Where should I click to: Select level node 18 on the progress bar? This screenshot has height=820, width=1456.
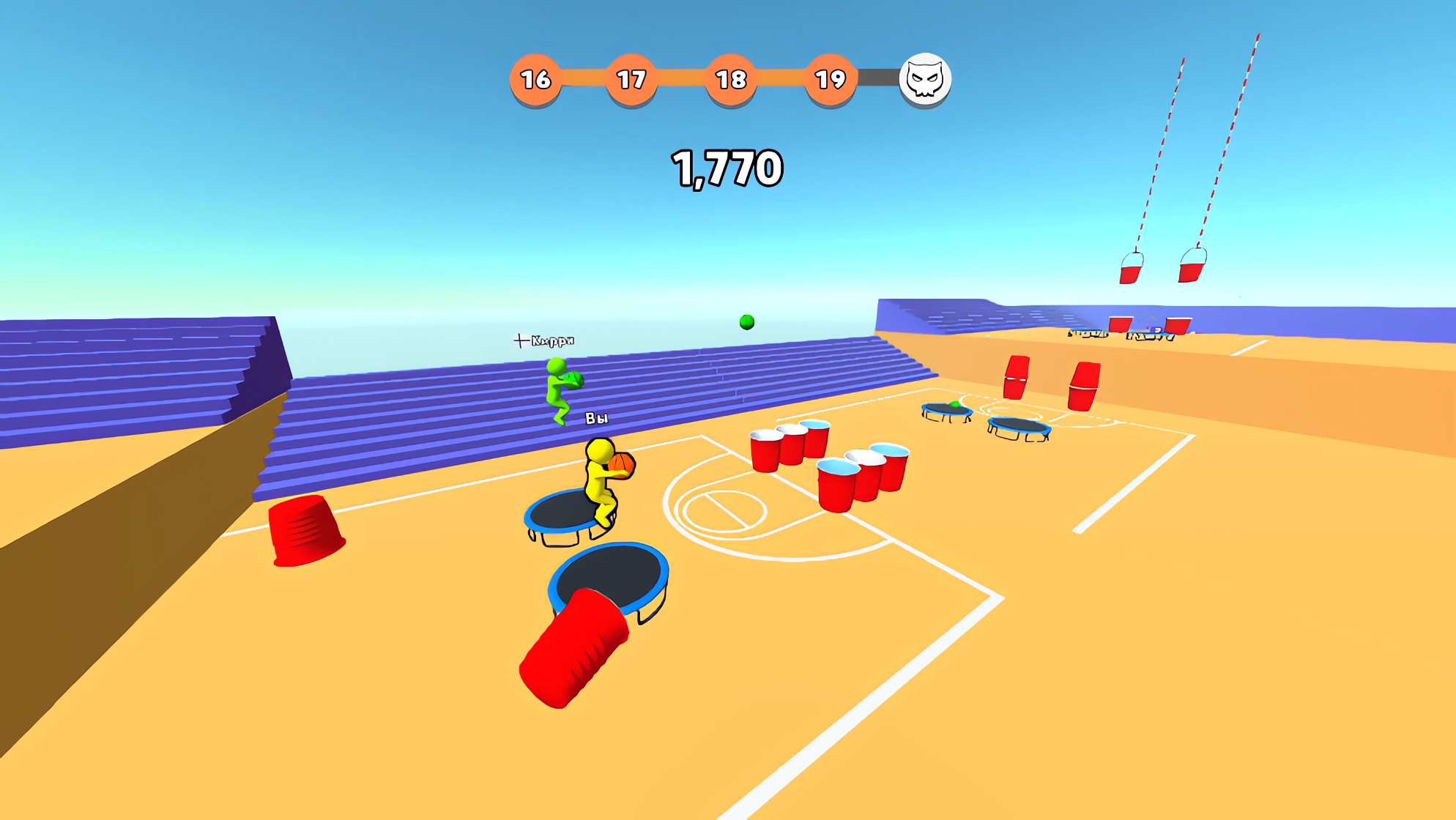(x=730, y=78)
